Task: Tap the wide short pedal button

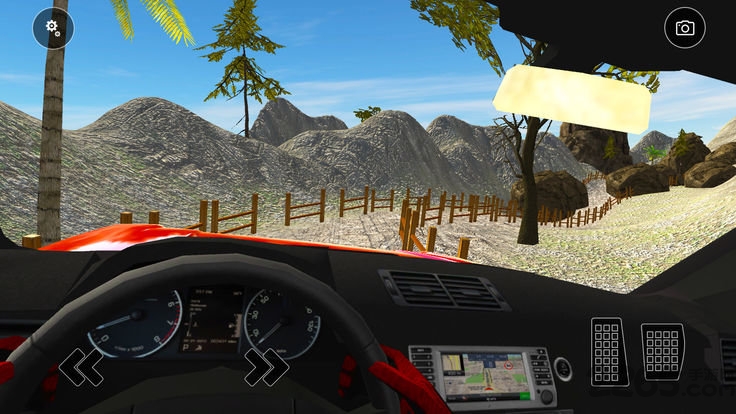Action: 662,351
